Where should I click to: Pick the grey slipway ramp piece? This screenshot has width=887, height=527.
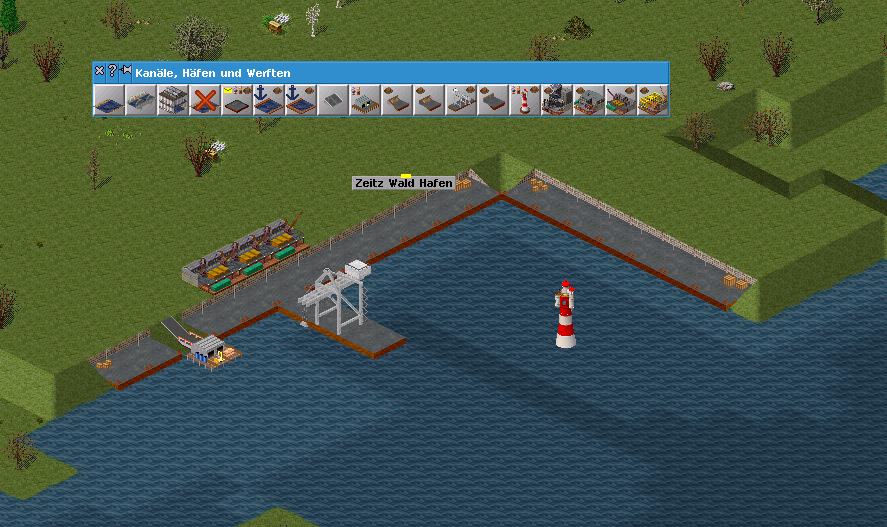pos(333,100)
